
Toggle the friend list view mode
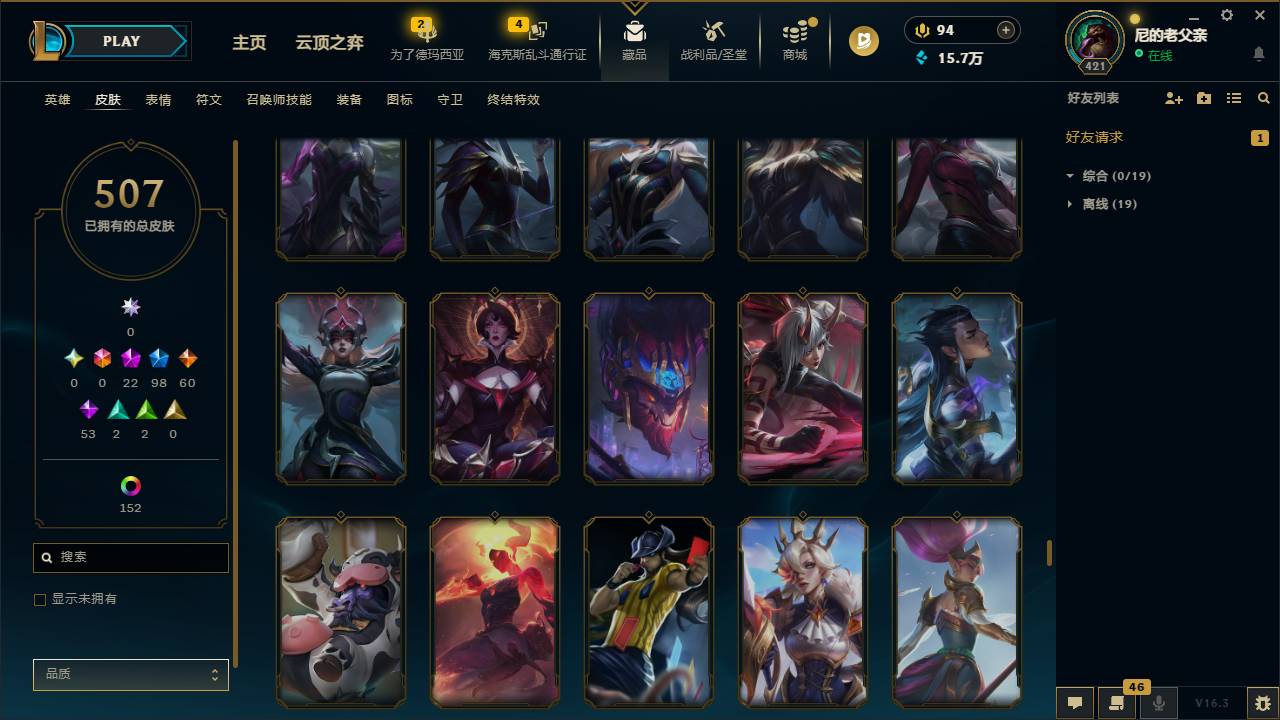click(x=1233, y=98)
